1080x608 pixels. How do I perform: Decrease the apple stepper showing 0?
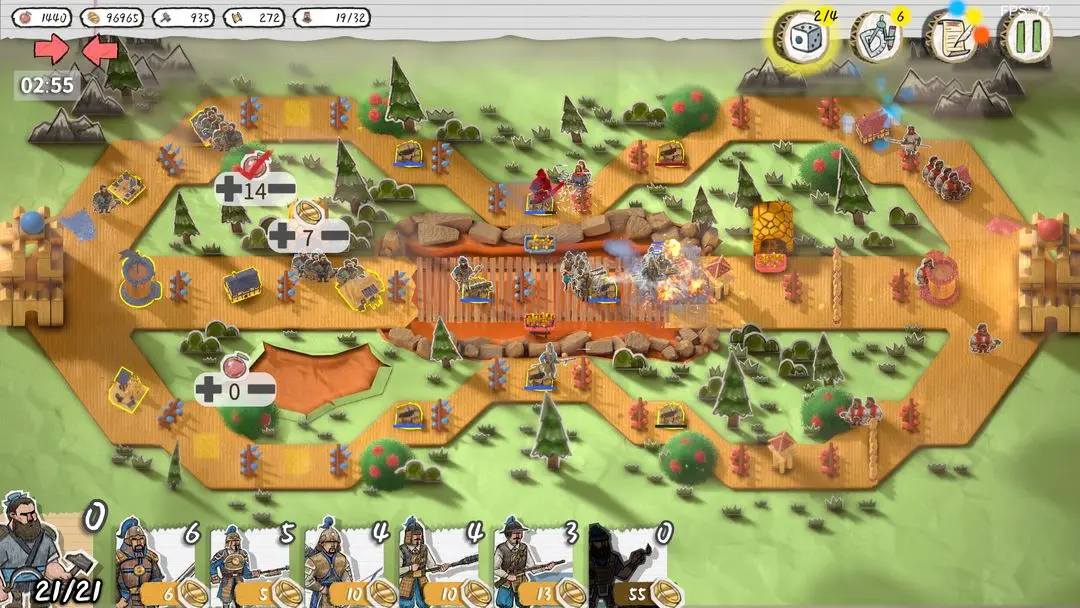tap(261, 390)
